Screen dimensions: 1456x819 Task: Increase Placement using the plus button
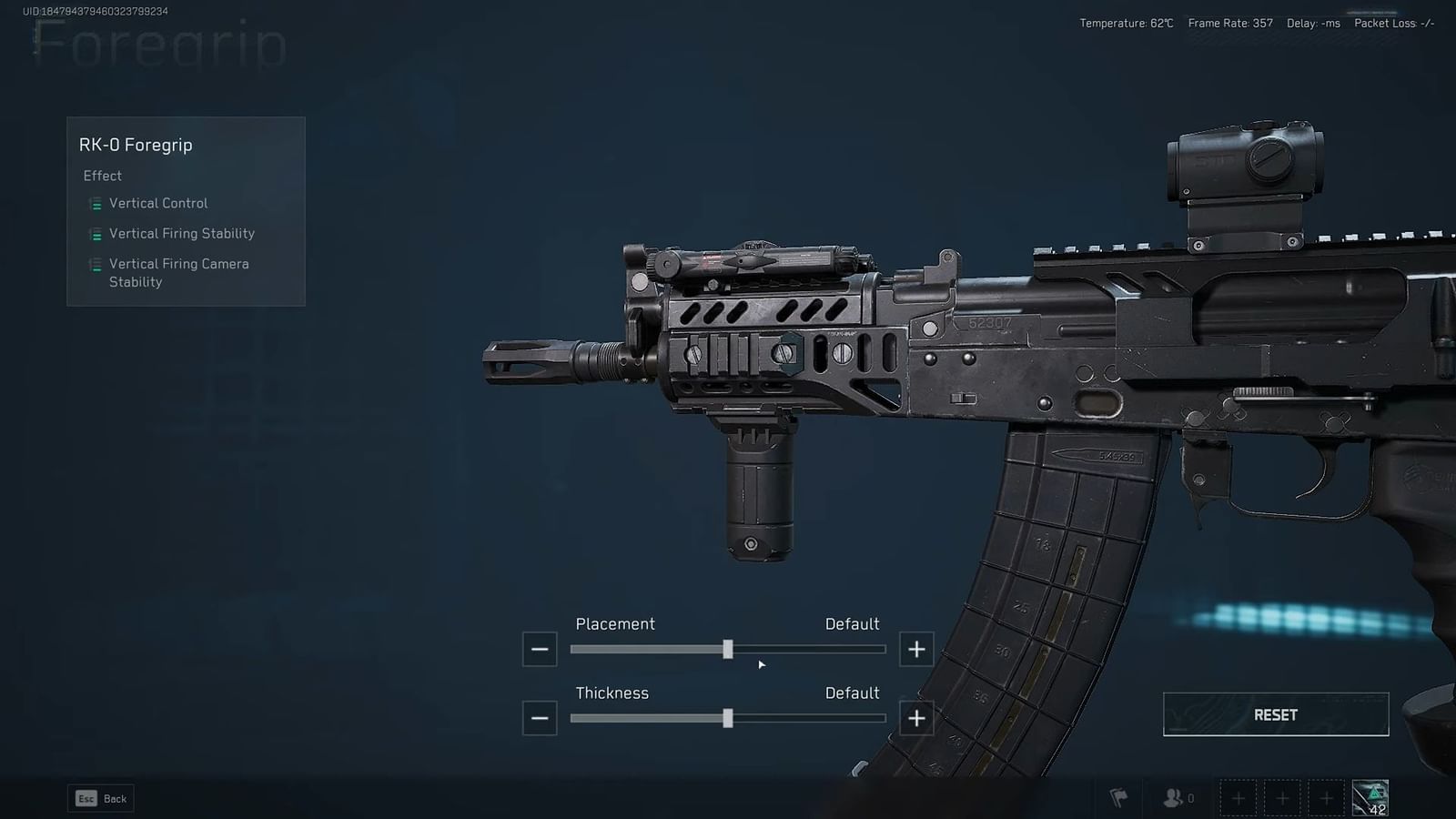916,649
